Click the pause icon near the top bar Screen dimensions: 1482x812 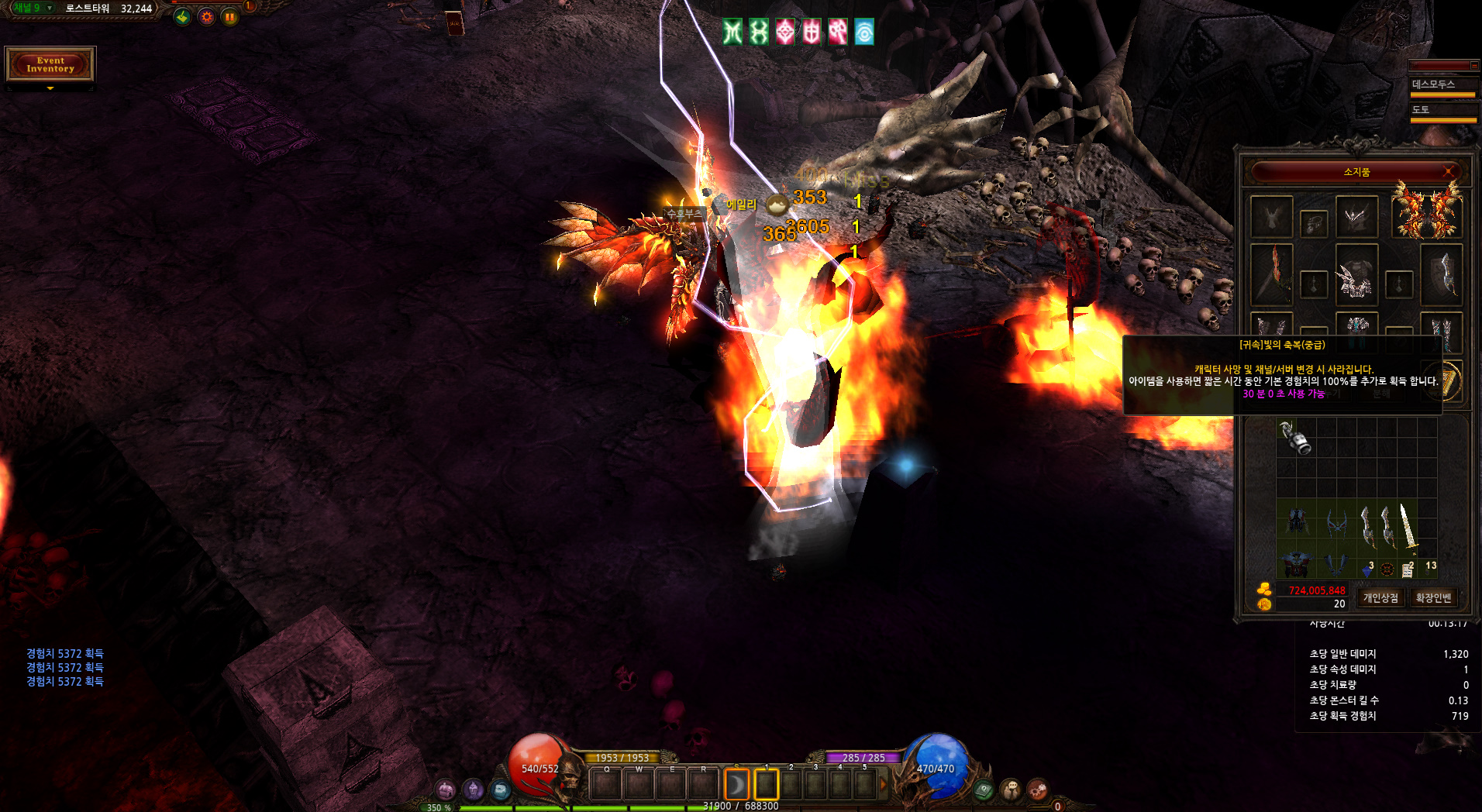[230, 17]
